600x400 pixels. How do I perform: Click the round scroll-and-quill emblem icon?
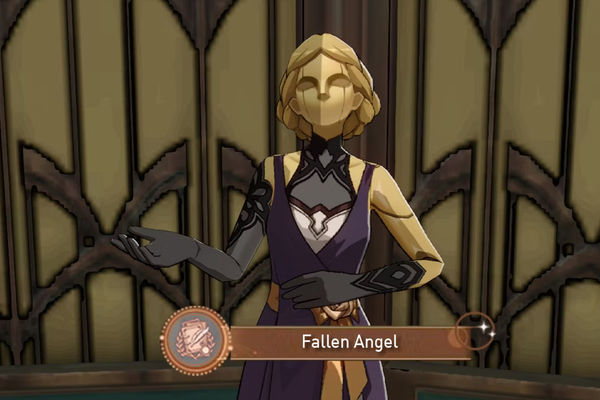[x=194, y=341]
